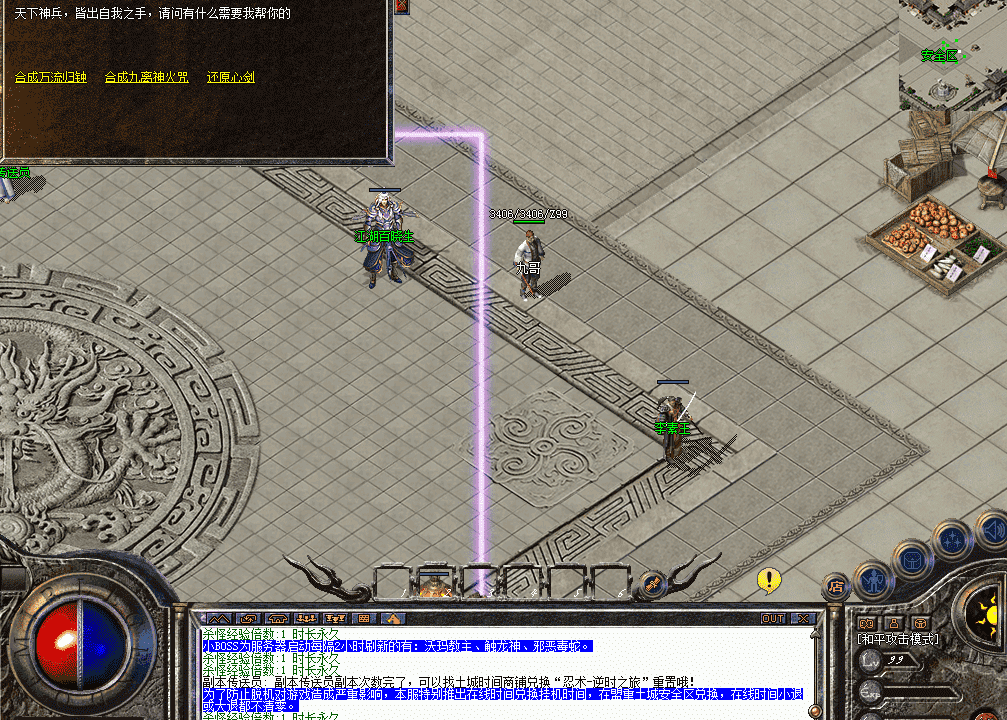1007x720 pixels.
Task: Change the 和平攻击模式 attack mode label
Action: 897,639
